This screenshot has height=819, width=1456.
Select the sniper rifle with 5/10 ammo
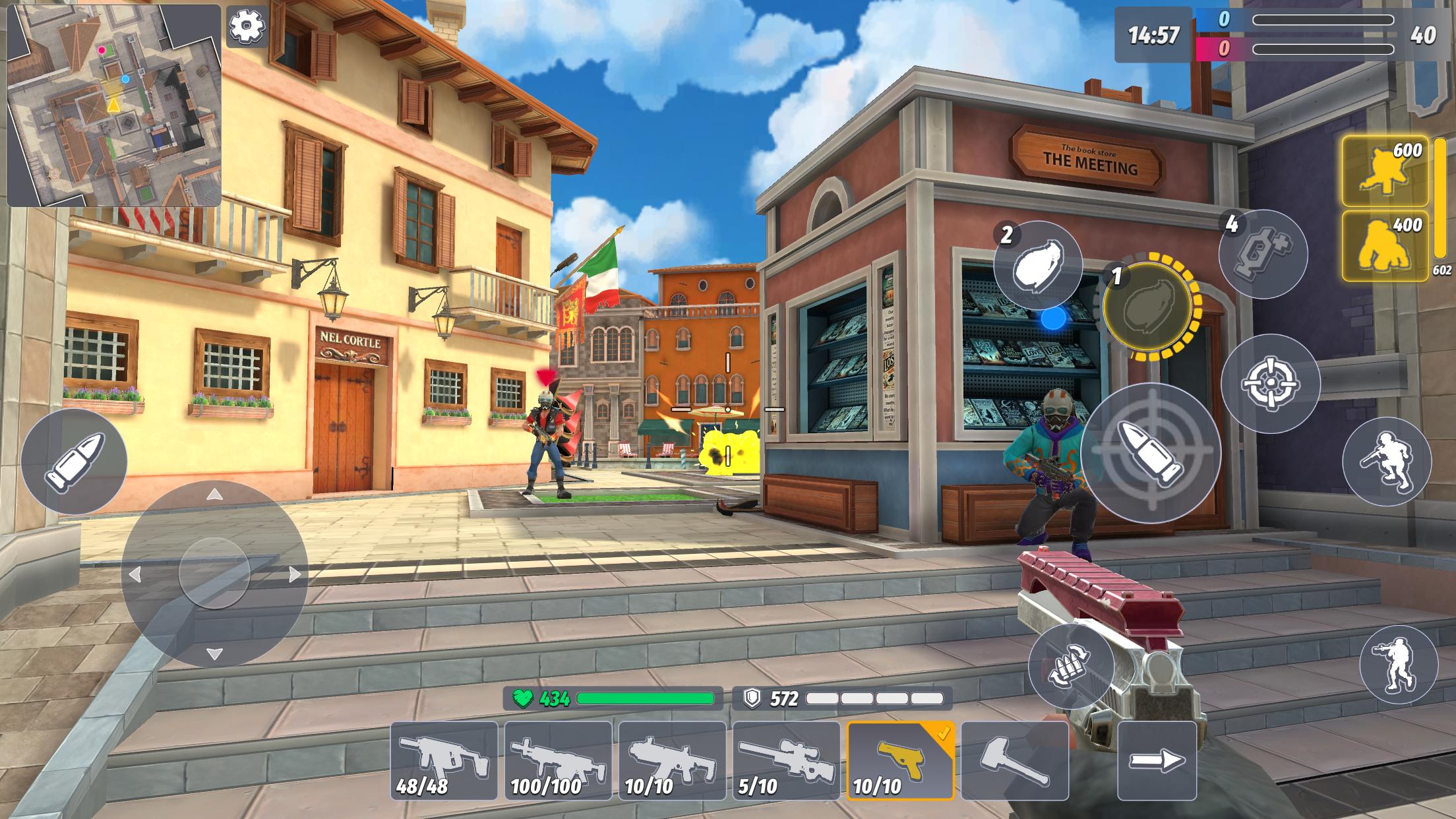coord(785,762)
